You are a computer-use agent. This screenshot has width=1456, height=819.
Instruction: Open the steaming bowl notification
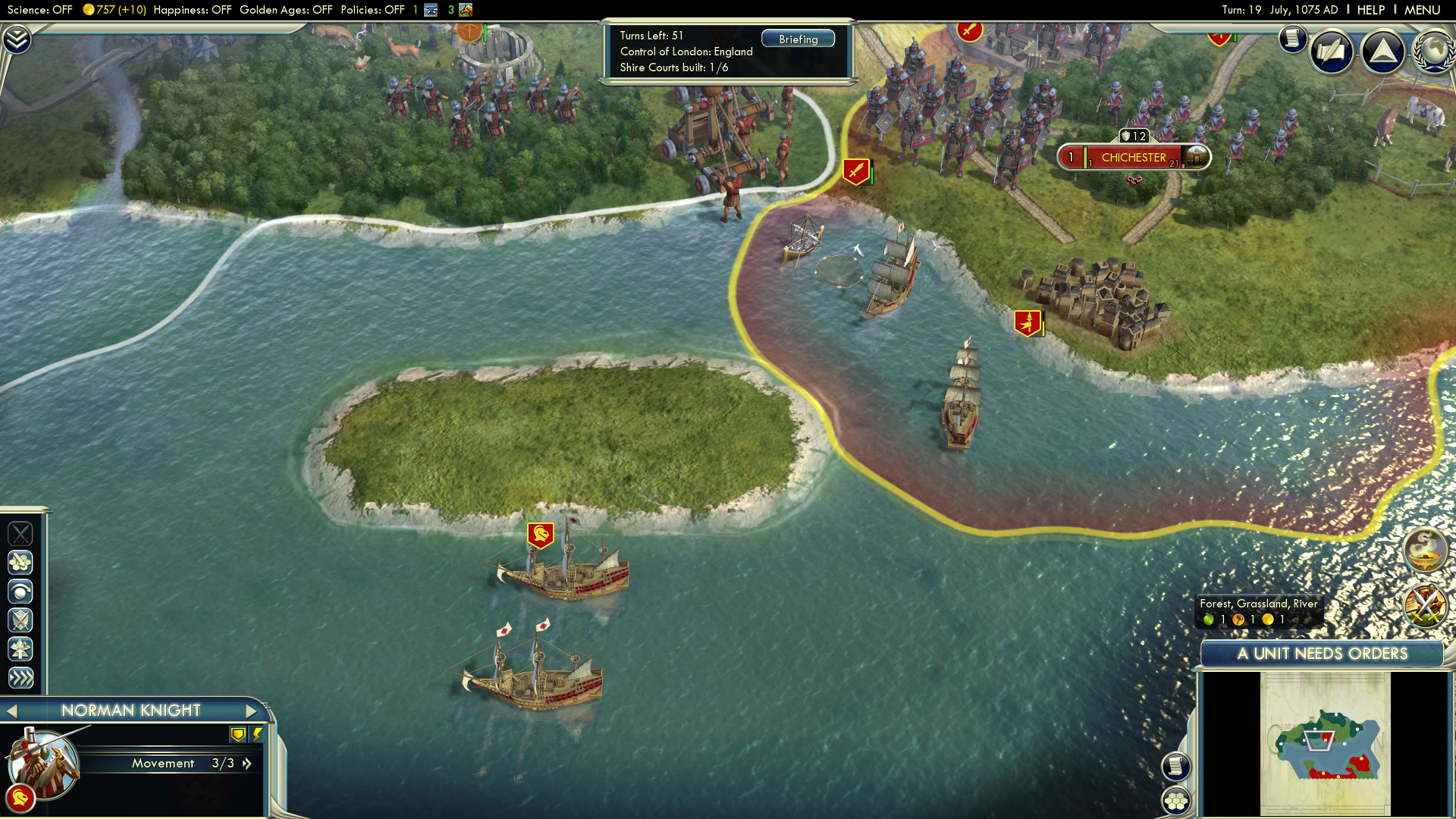click(1425, 550)
